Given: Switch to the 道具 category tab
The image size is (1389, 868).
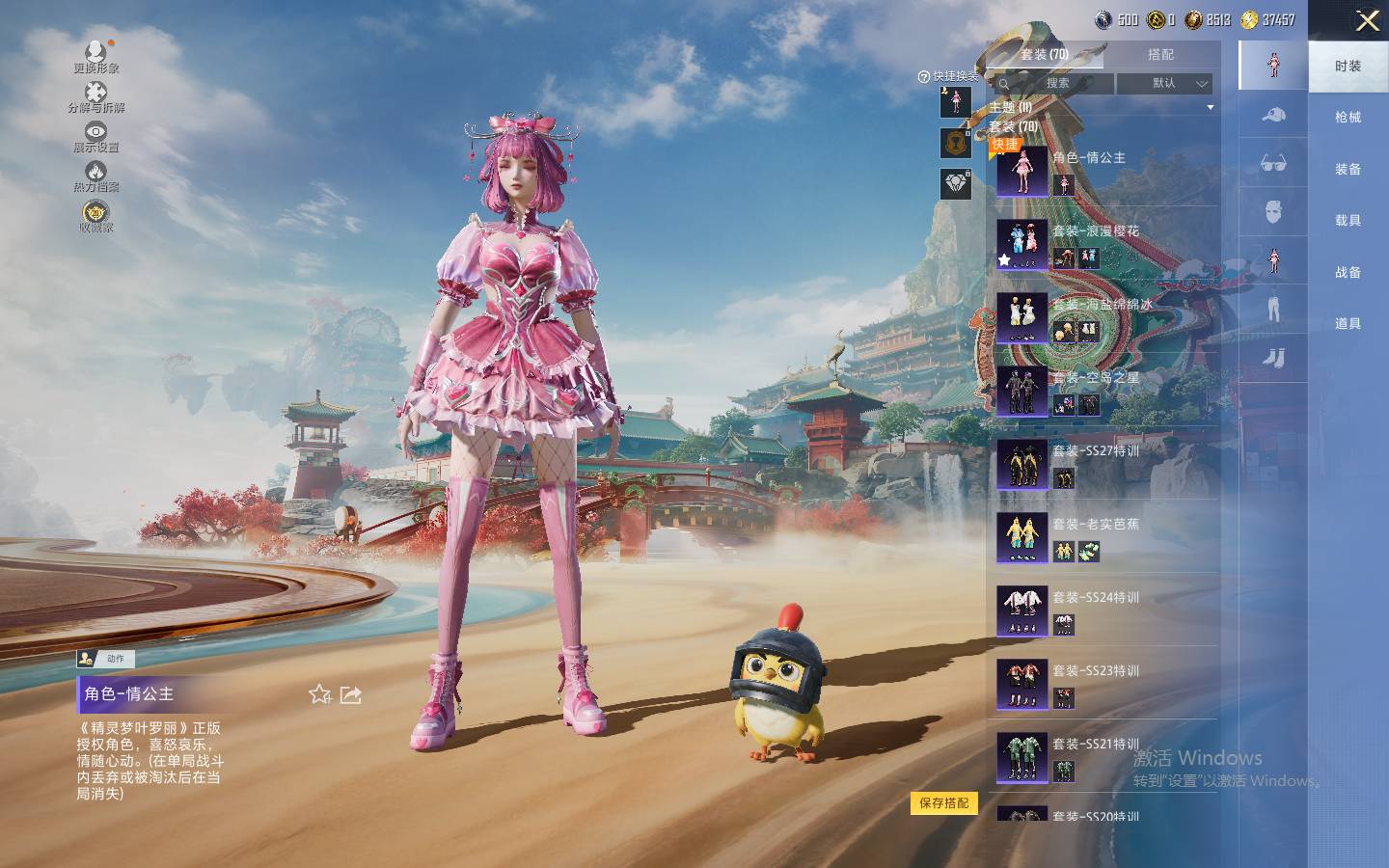Looking at the screenshot, I should 1348,324.
